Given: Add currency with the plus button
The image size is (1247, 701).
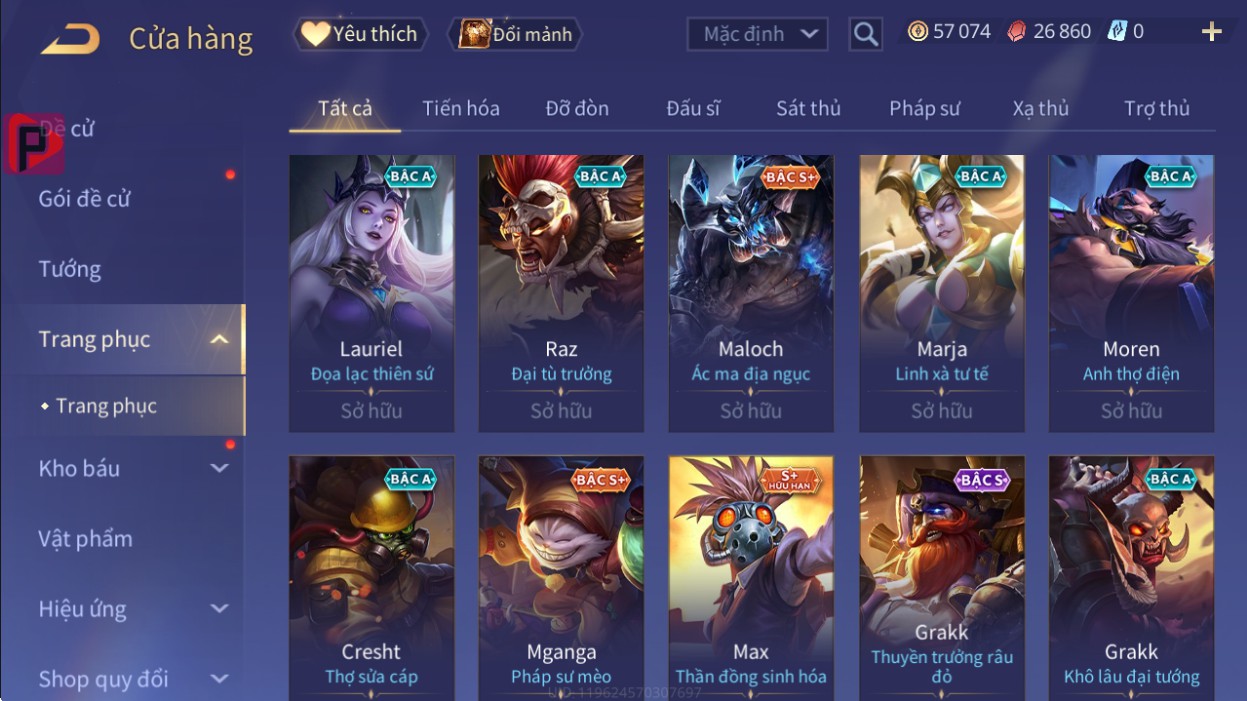Looking at the screenshot, I should [1211, 32].
